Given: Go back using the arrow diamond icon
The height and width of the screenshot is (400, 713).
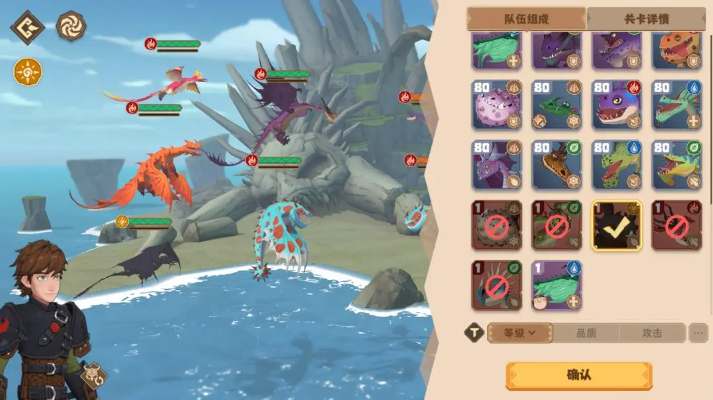Looking at the screenshot, I should [x=27, y=25].
